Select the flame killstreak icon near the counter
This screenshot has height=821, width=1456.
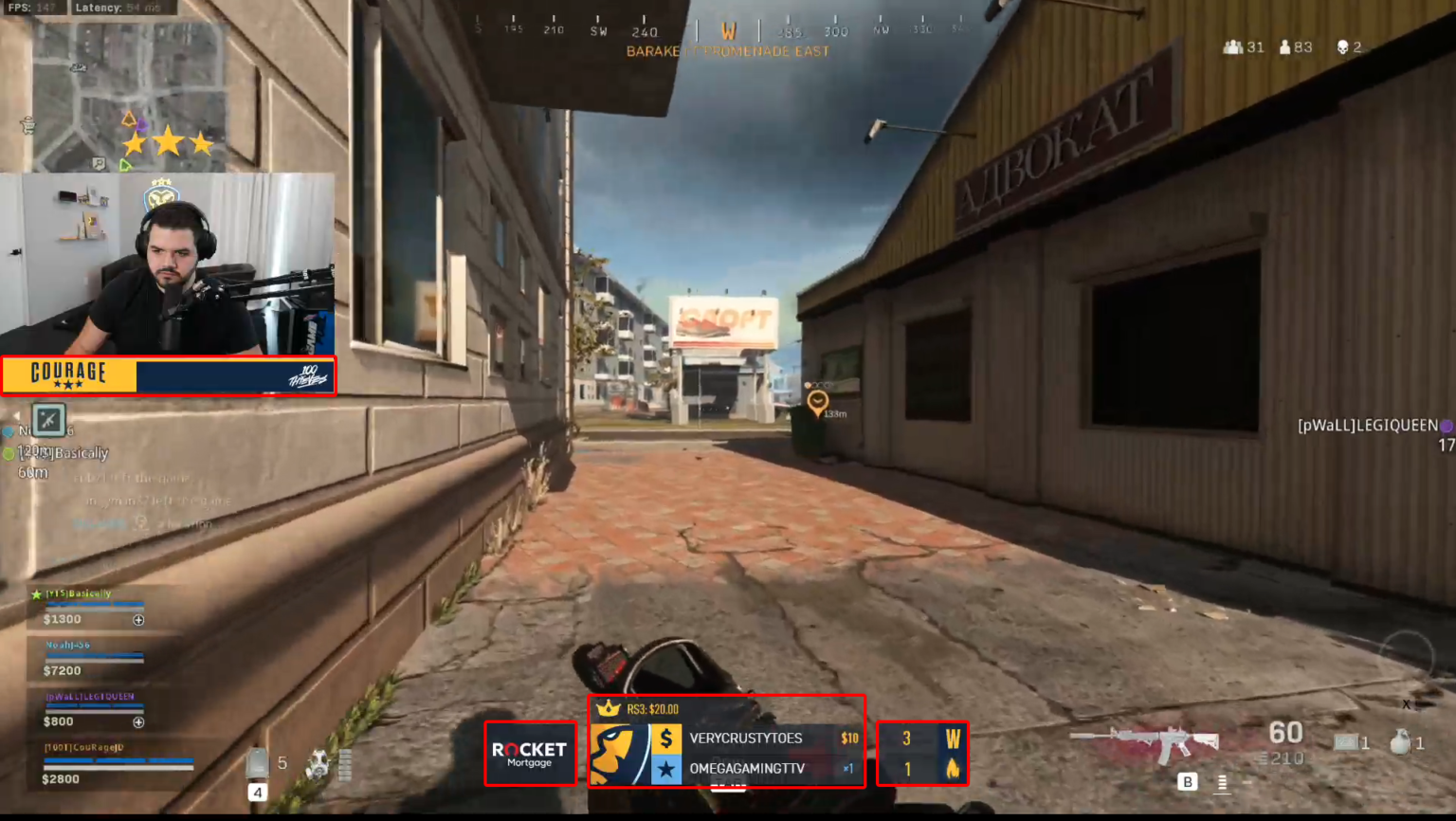tap(953, 769)
